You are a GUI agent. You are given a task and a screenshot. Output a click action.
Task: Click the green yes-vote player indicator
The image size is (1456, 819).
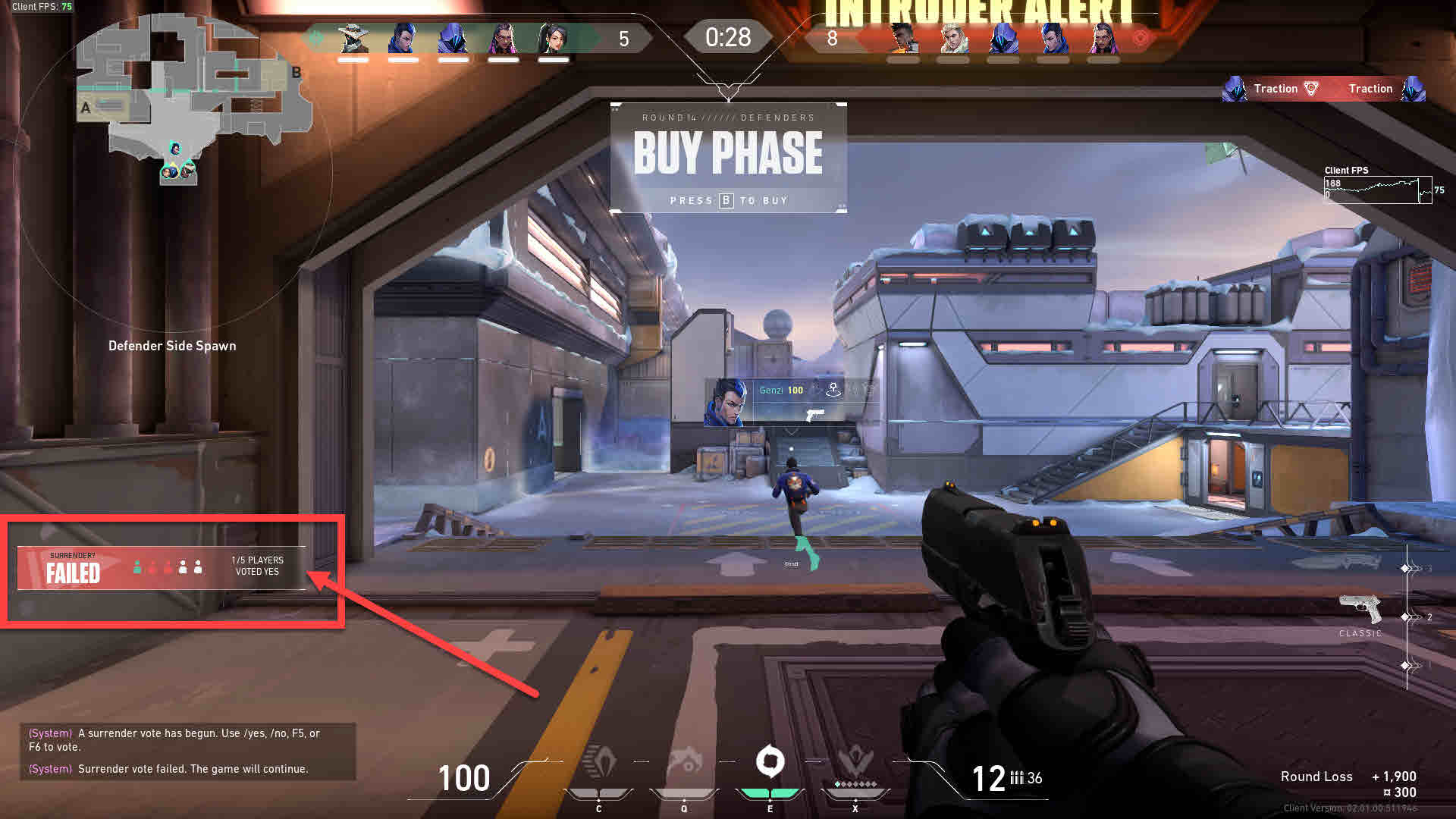pos(137,566)
